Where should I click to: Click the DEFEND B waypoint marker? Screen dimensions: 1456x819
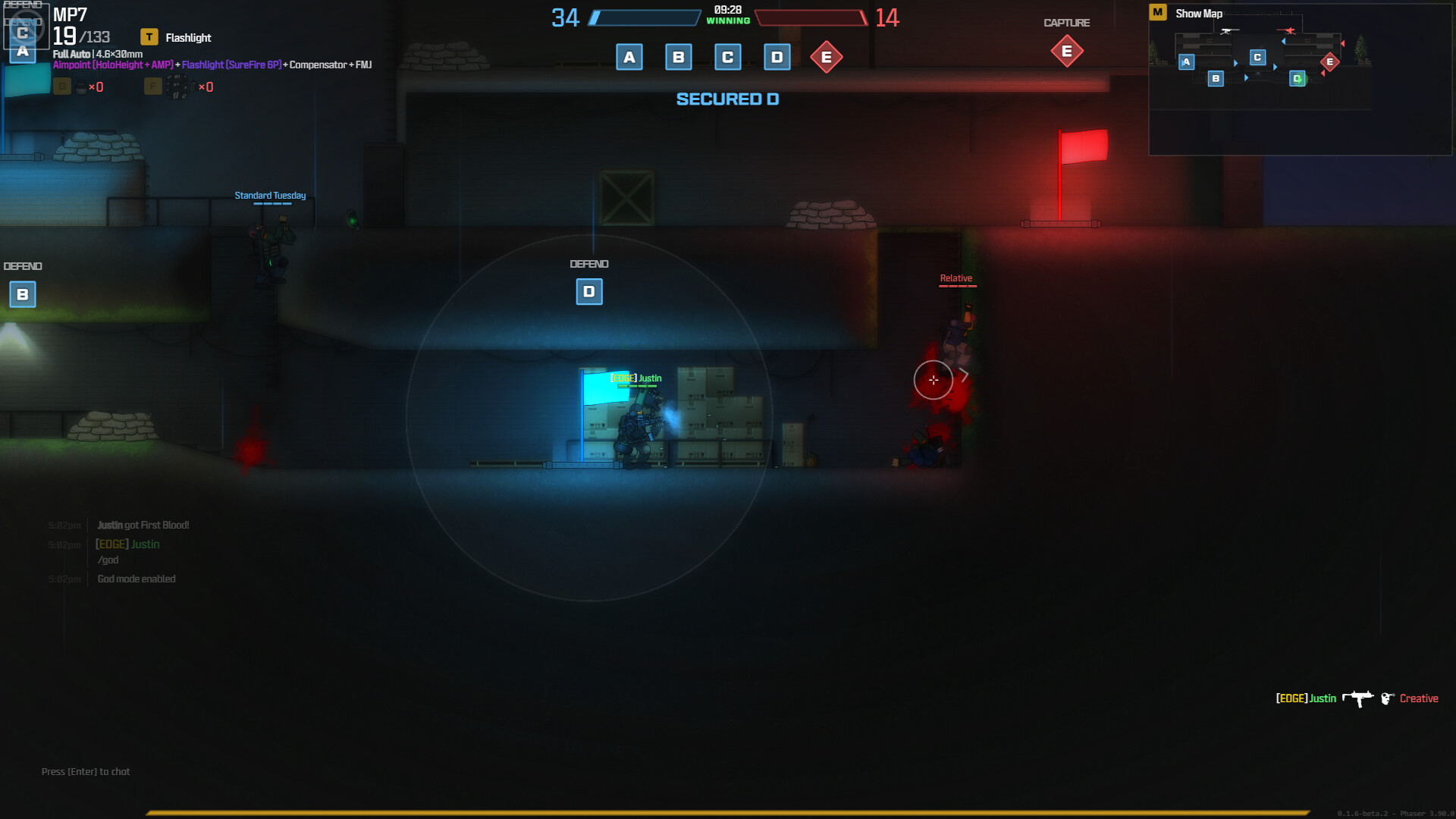pyautogui.click(x=23, y=294)
